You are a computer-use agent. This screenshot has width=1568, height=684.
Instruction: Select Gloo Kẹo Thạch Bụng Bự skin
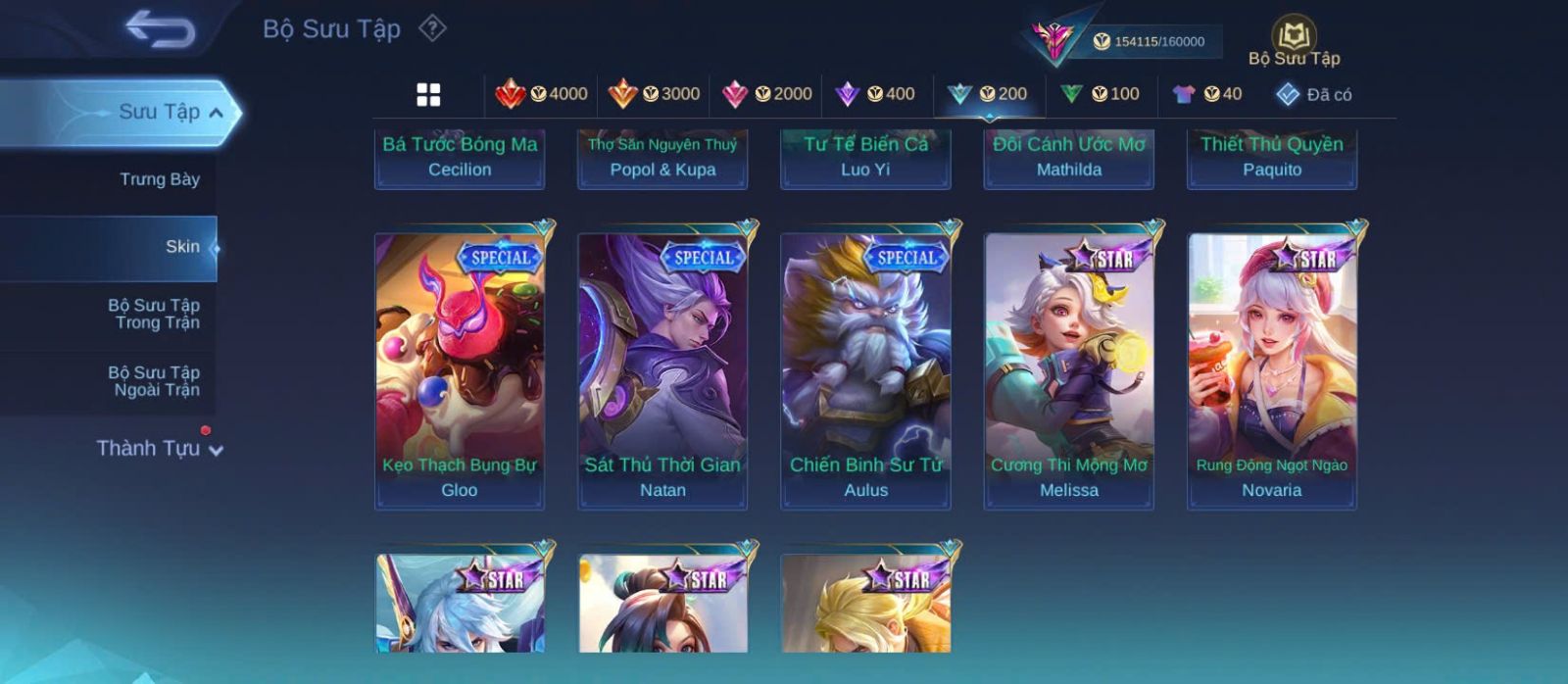460,370
